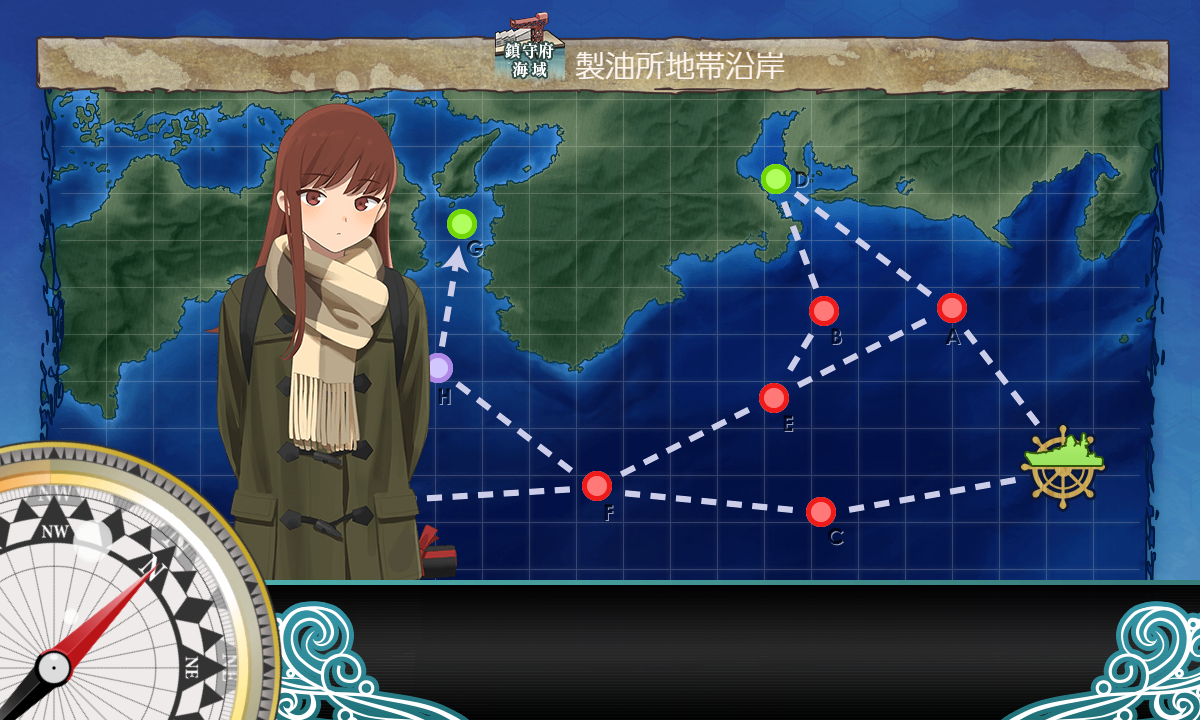Choose red map node F
This screenshot has width=1200, height=720.
597,486
